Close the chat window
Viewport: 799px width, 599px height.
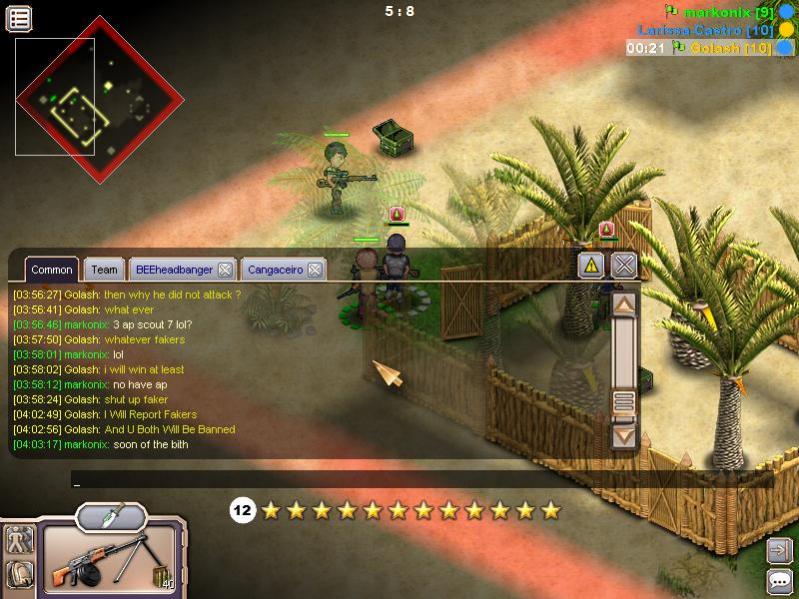tap(624, 265)
